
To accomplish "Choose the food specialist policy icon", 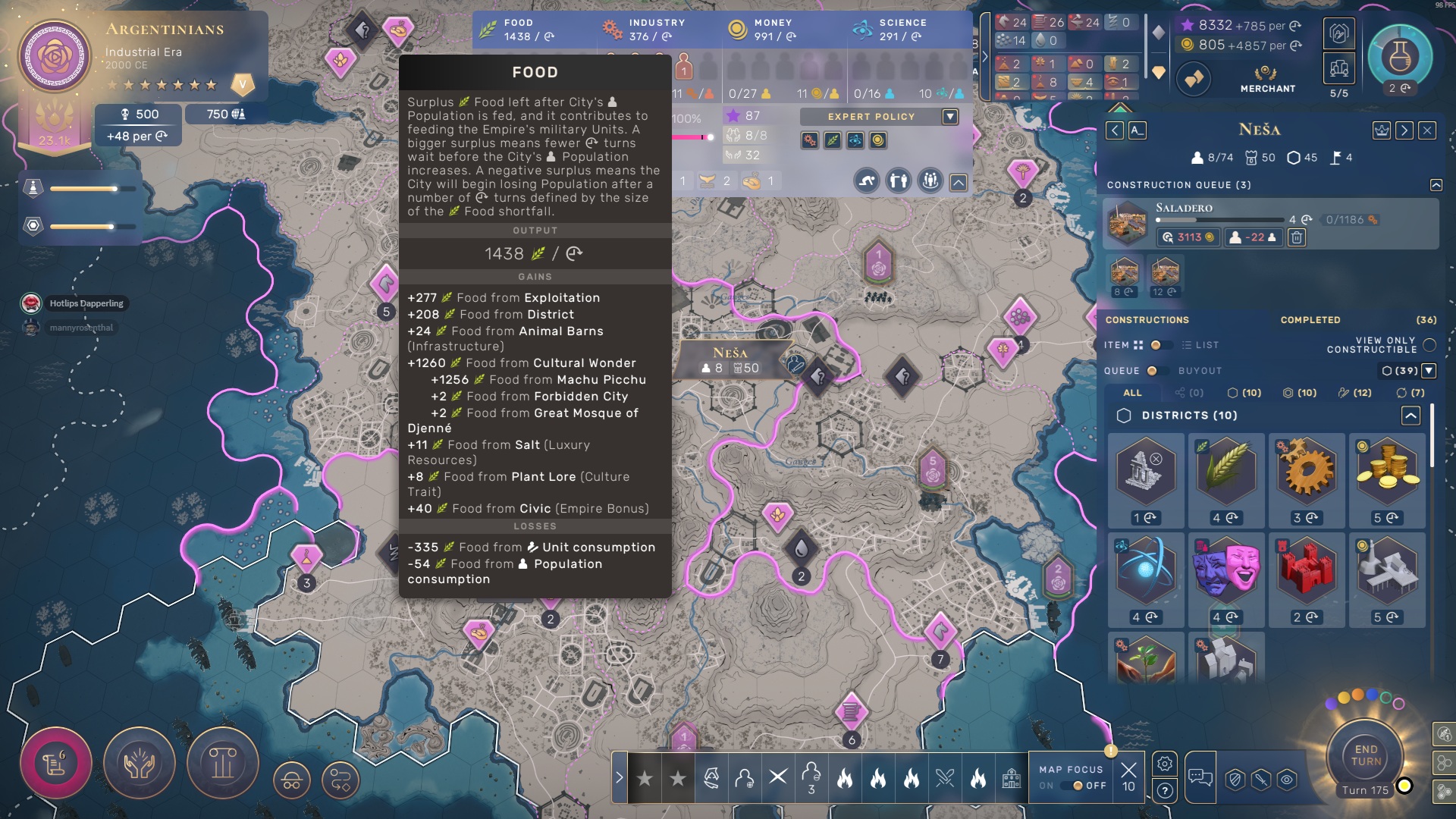I will pos(833,140).
